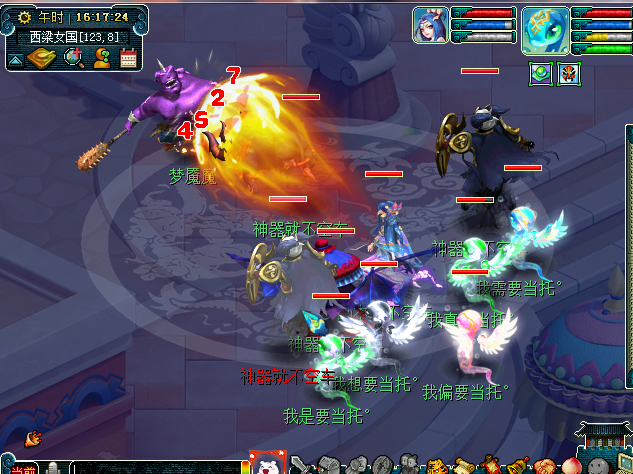
Task: Click the orange paw icon above chat
Action: (x=32, y=438)
